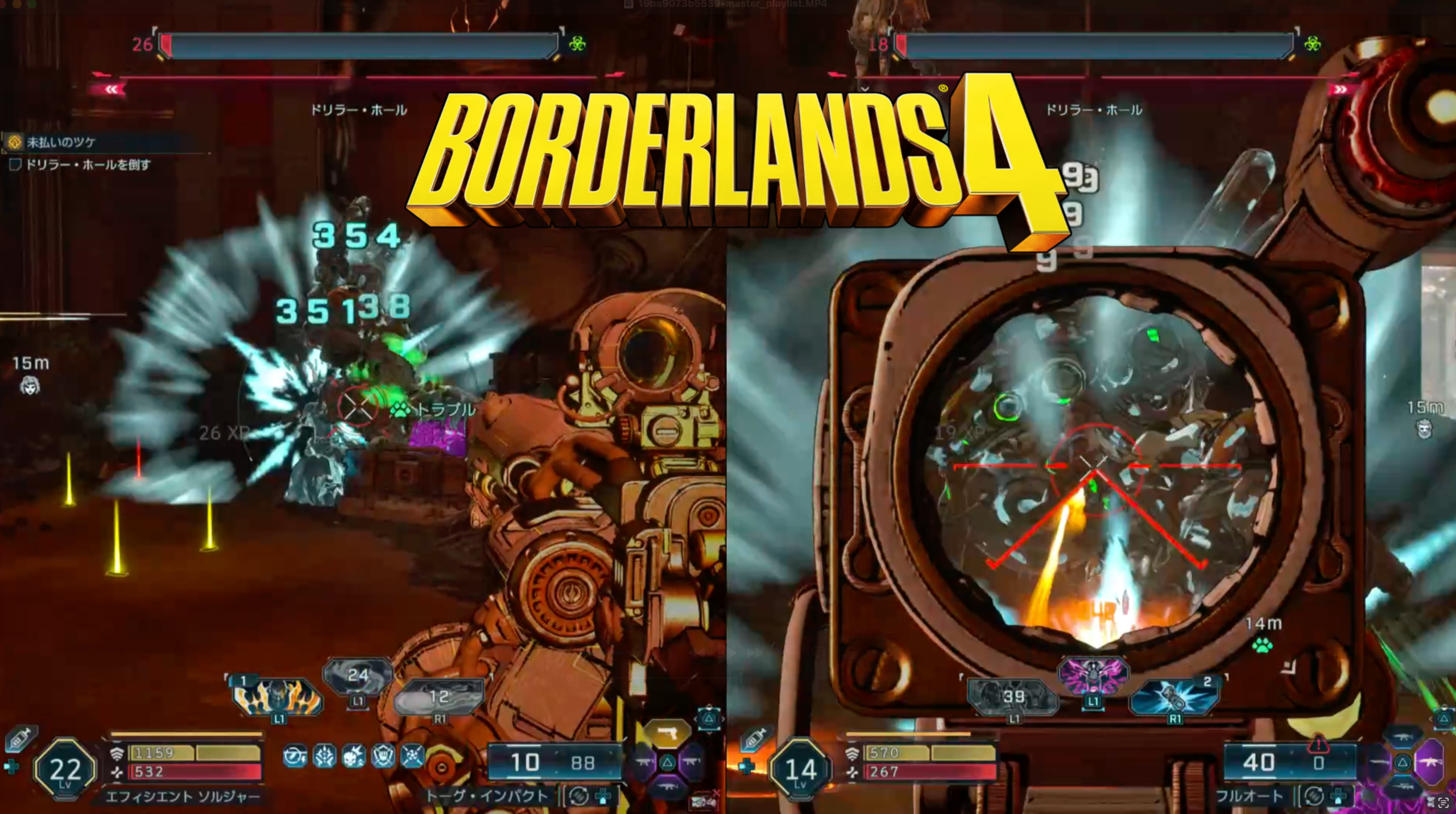
Task: Switch the フルオート fire mode label
Action: tap(1249, 796)
